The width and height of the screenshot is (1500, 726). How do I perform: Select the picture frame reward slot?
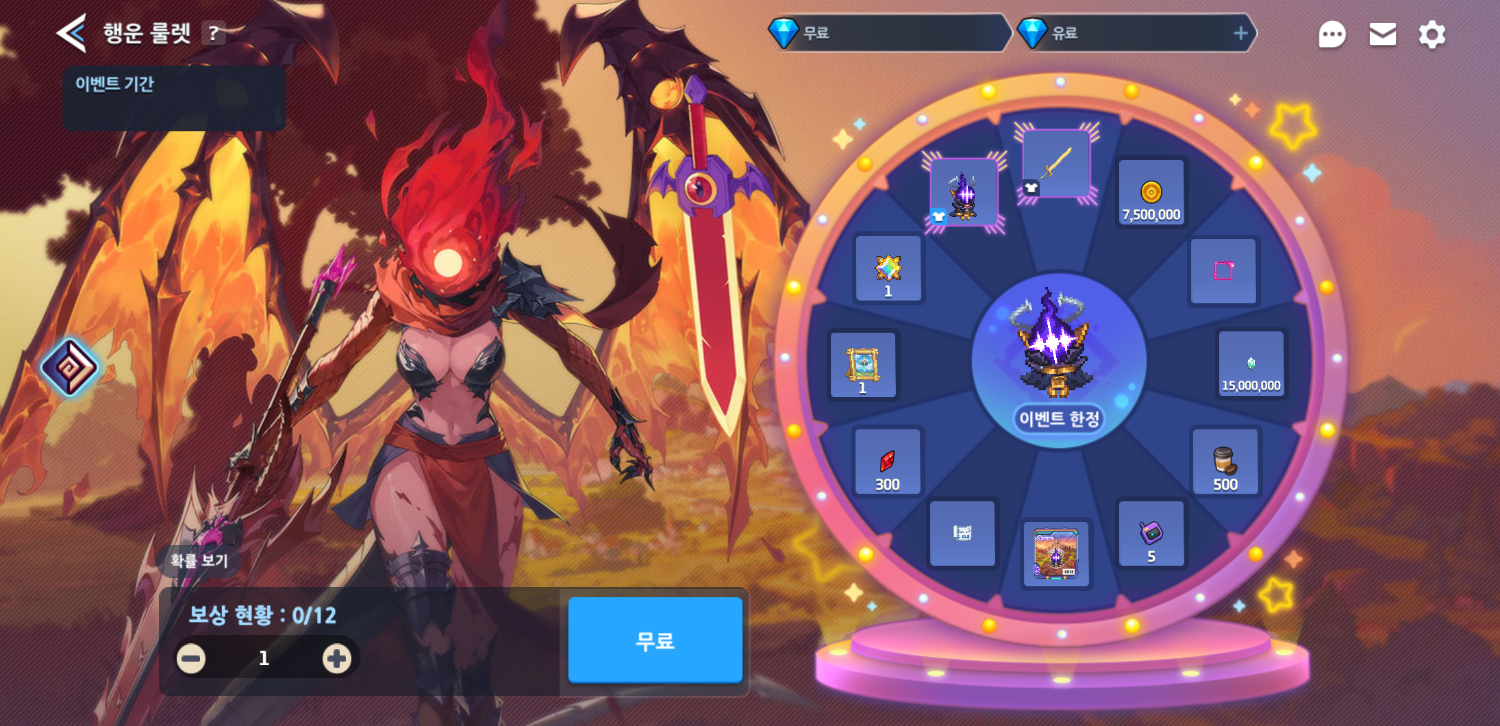point(863,365)
